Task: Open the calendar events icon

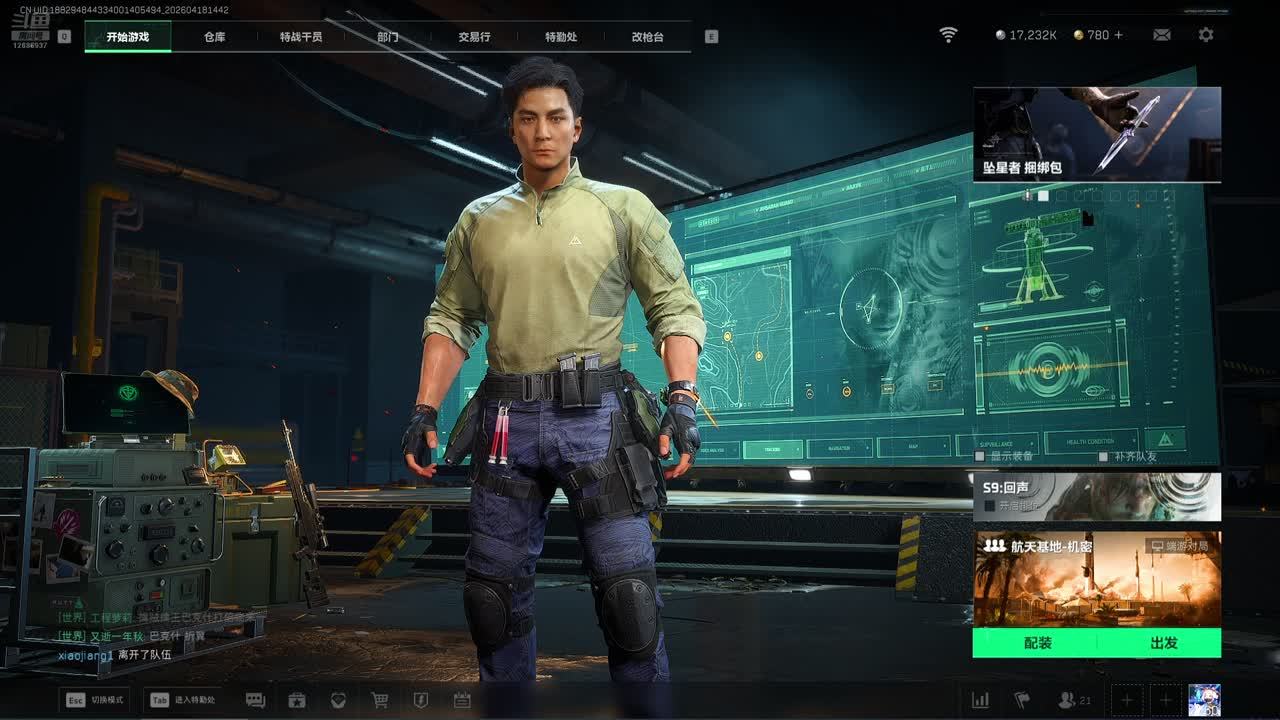Action: (x=462, y=700)
